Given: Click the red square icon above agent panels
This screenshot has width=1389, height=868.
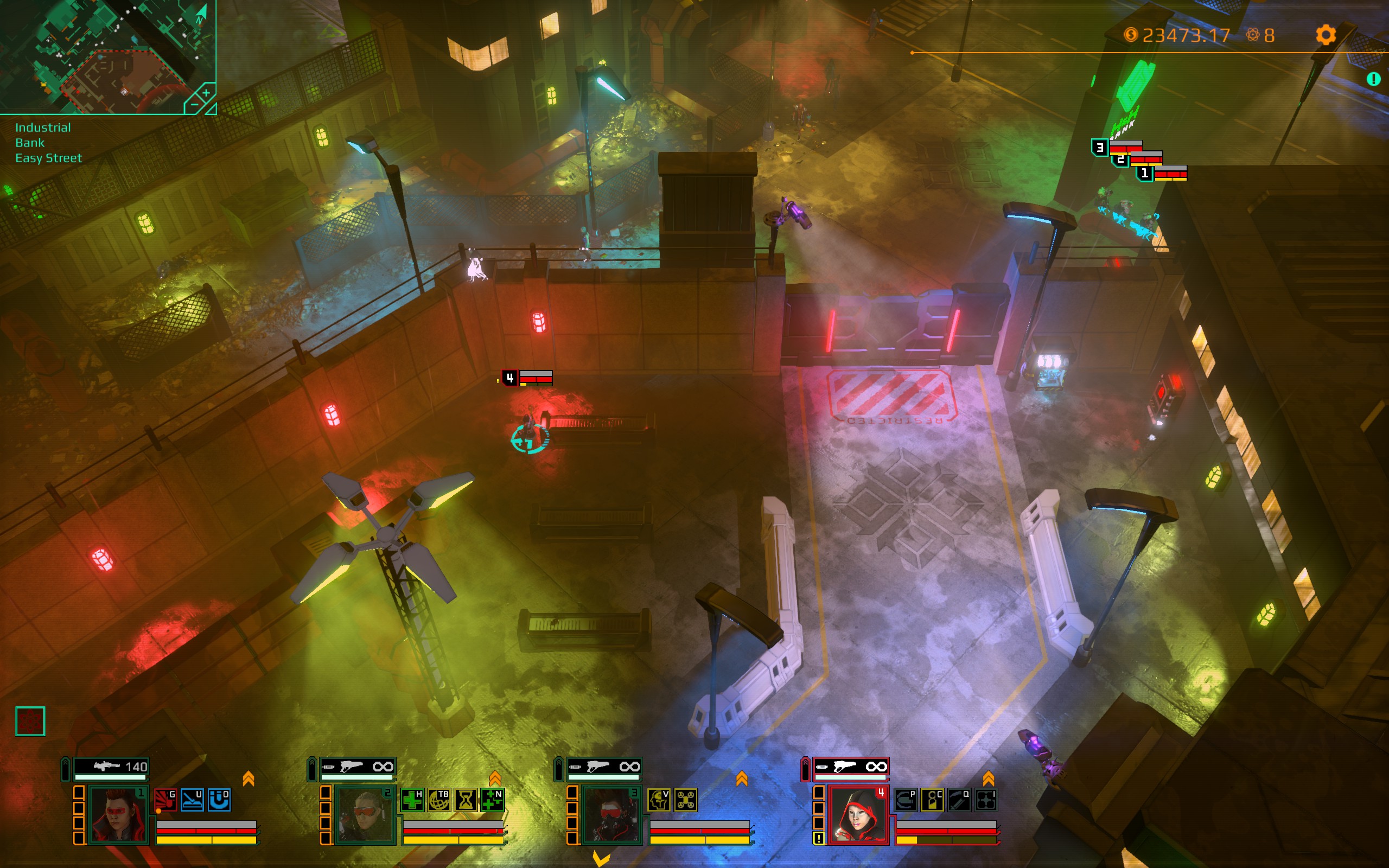Looking at the screenshot, I should click(30, 721).
